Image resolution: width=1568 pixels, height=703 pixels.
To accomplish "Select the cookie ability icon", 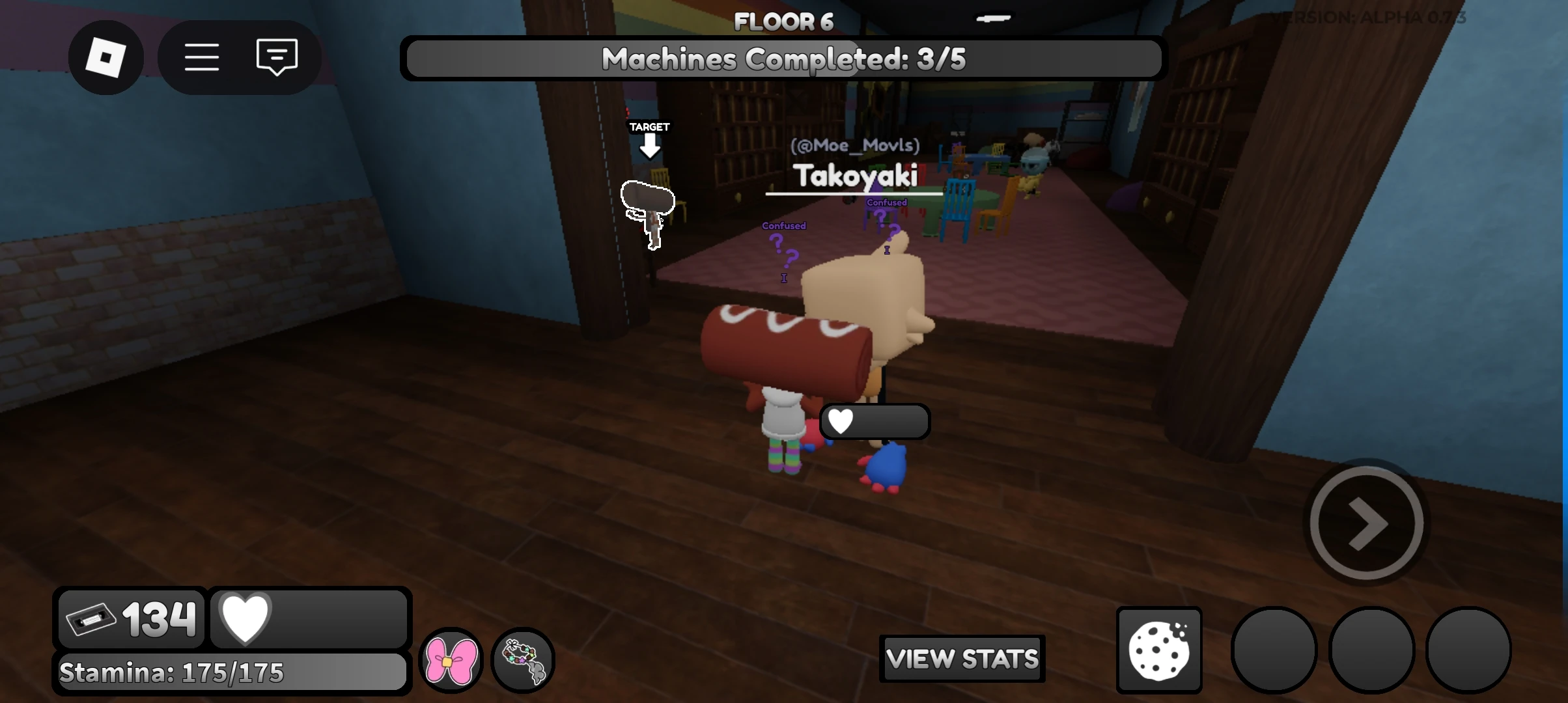I will pos(1158,650).
